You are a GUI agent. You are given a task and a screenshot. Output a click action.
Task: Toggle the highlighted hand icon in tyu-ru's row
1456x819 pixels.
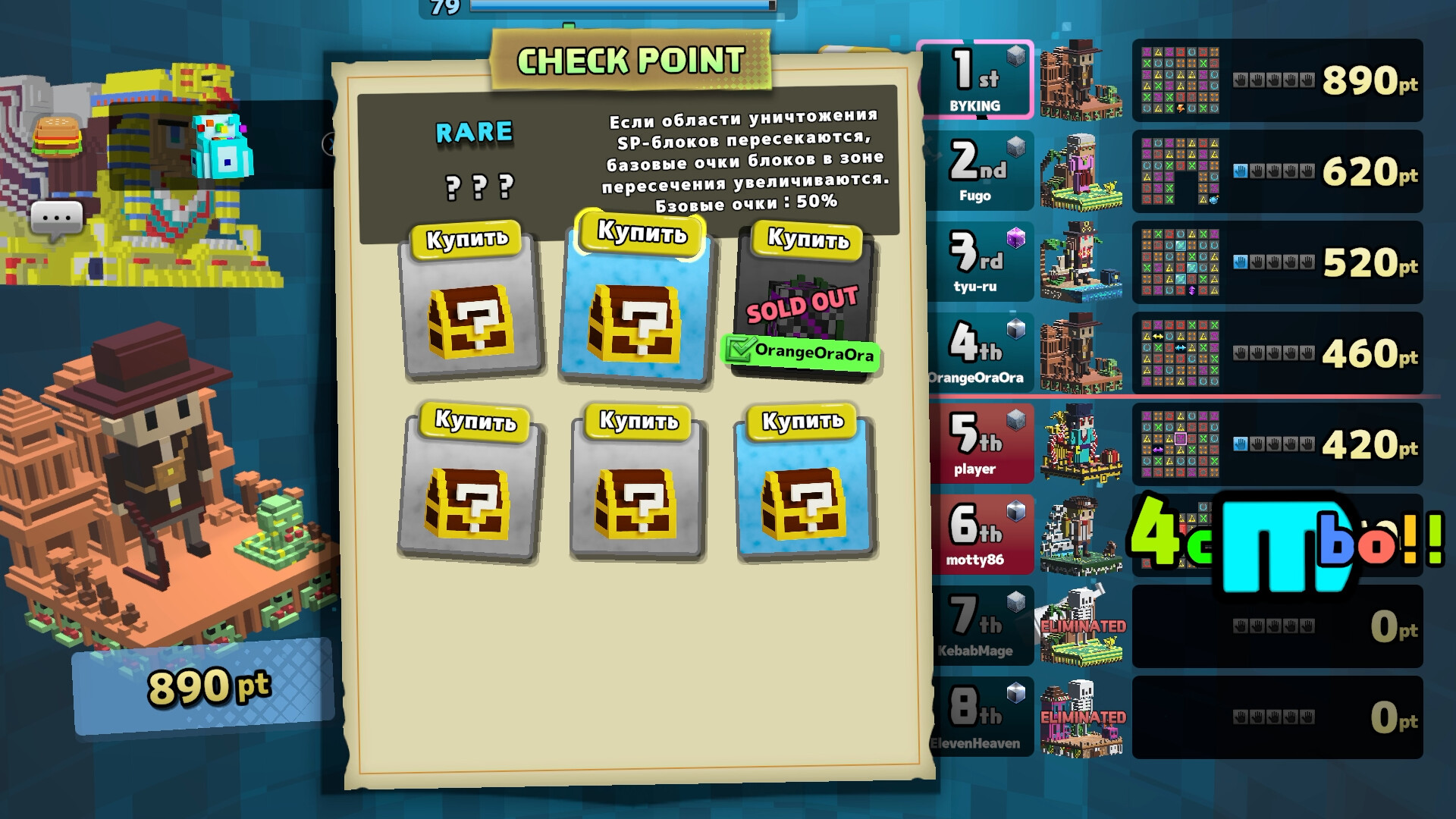(1241, 262)
